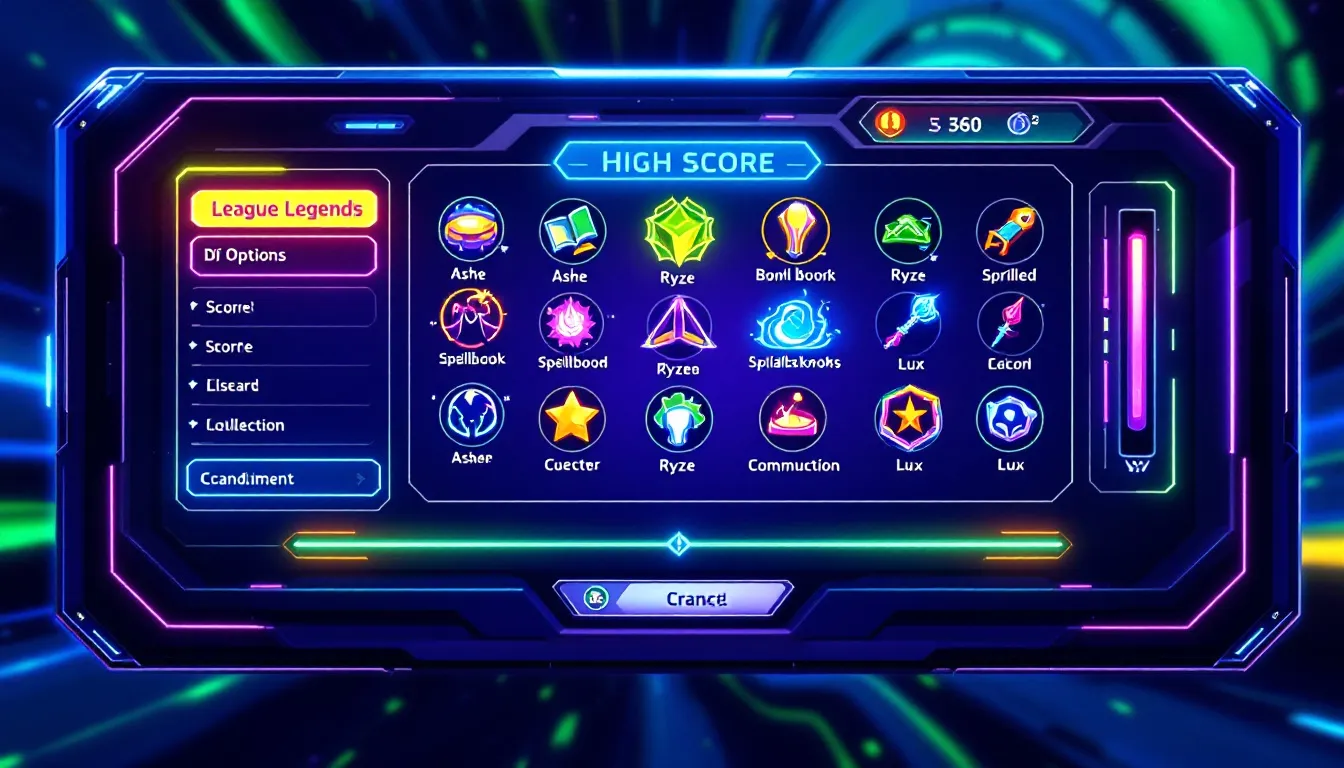Image resolution: width=1344 pixels, height=768 pixels.
Task: Click the HIGH SCORE header tab
Action: pyautogui.click(x=688, y=162)
